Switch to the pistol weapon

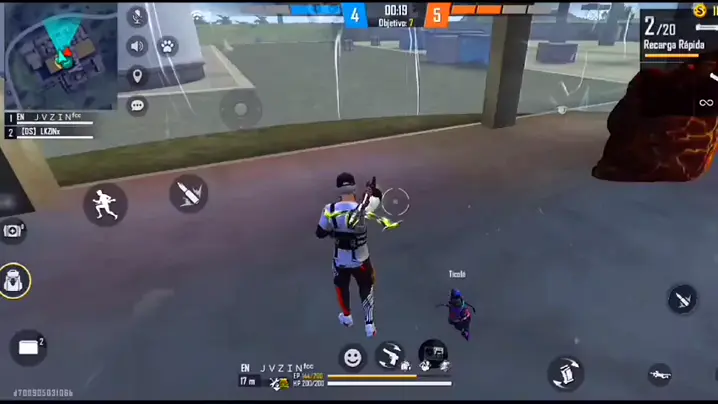391,355
